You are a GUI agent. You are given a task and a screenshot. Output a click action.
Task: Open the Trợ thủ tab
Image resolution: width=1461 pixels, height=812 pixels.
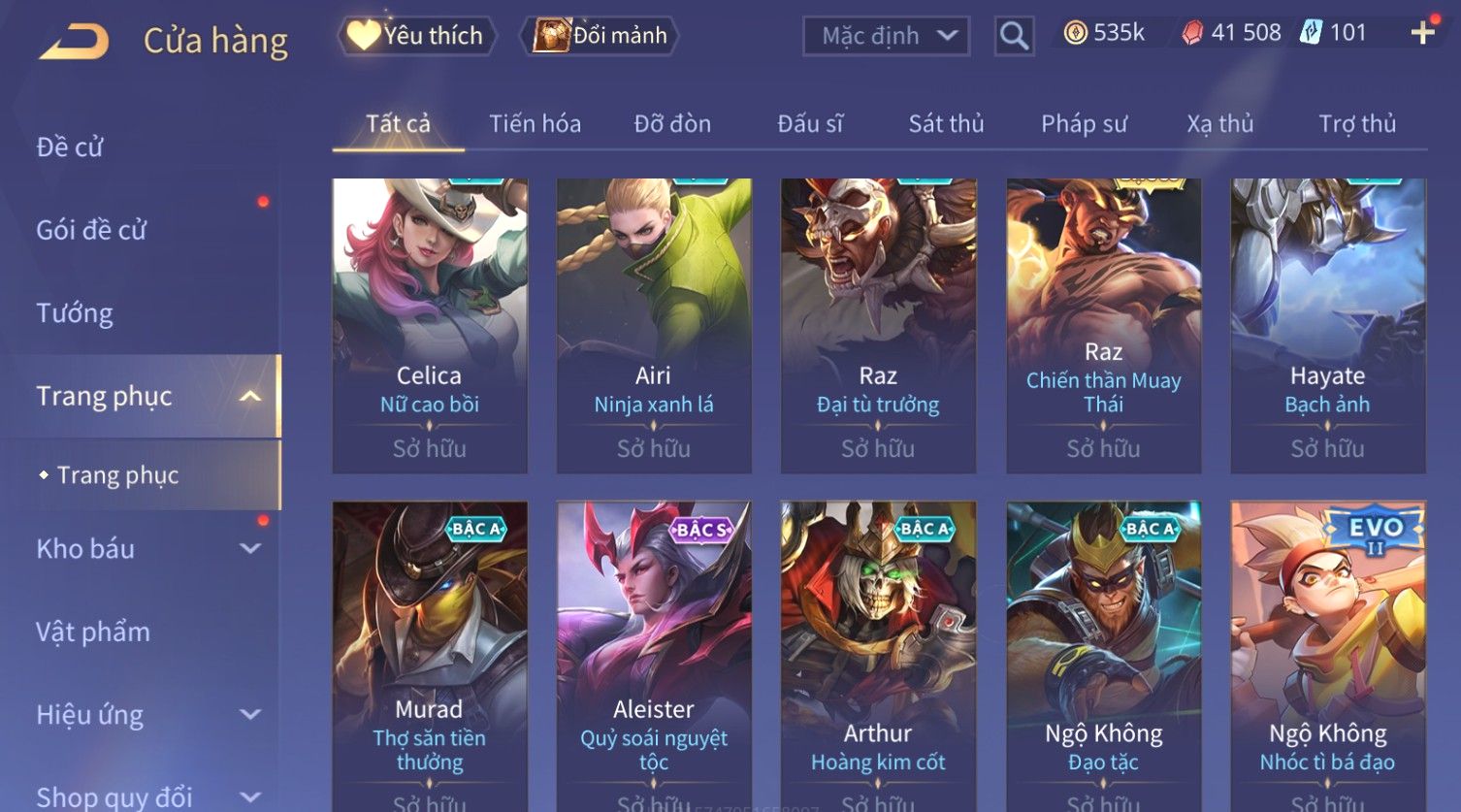1356,124
